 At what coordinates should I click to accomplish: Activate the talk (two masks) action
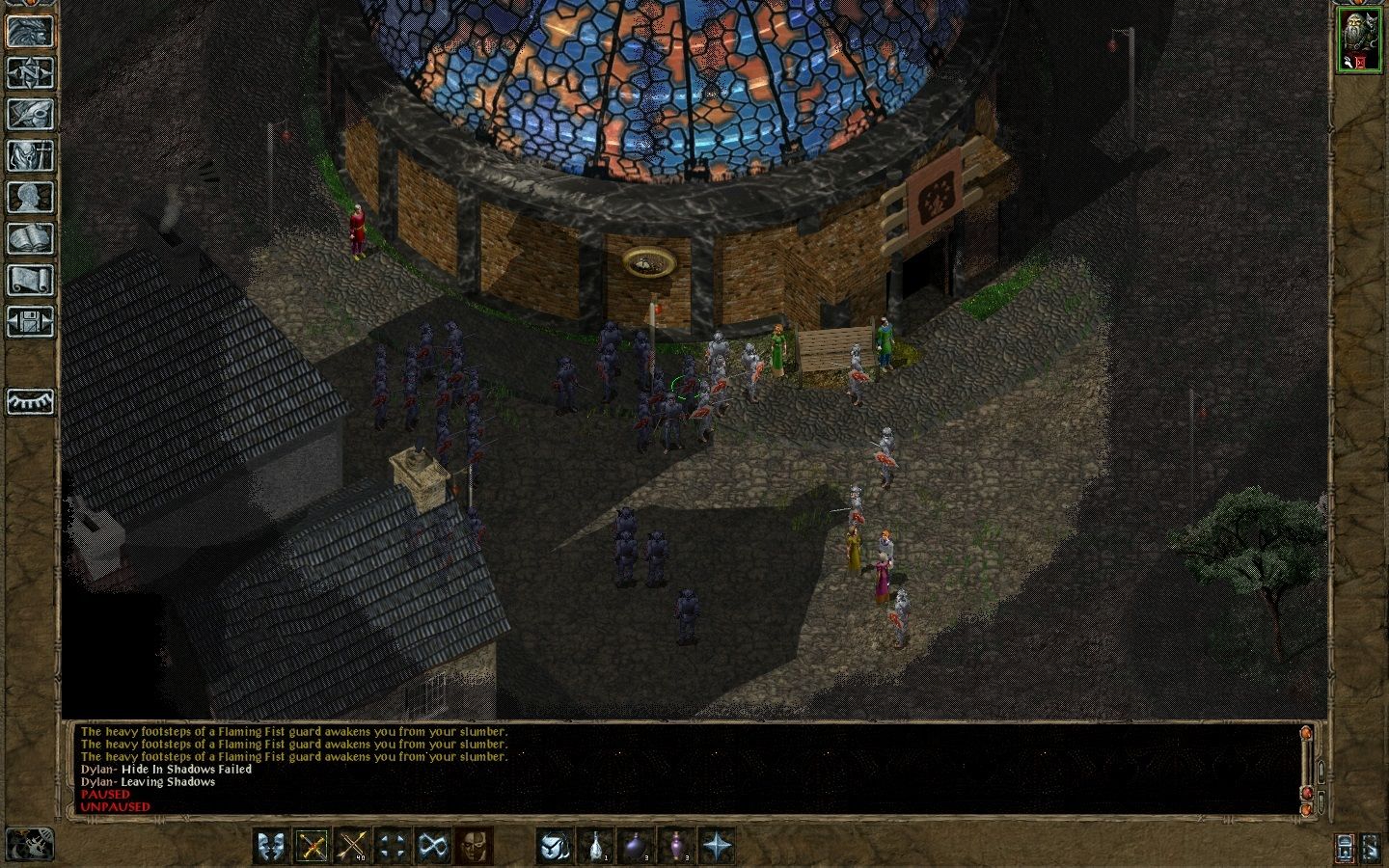point(271,846)
